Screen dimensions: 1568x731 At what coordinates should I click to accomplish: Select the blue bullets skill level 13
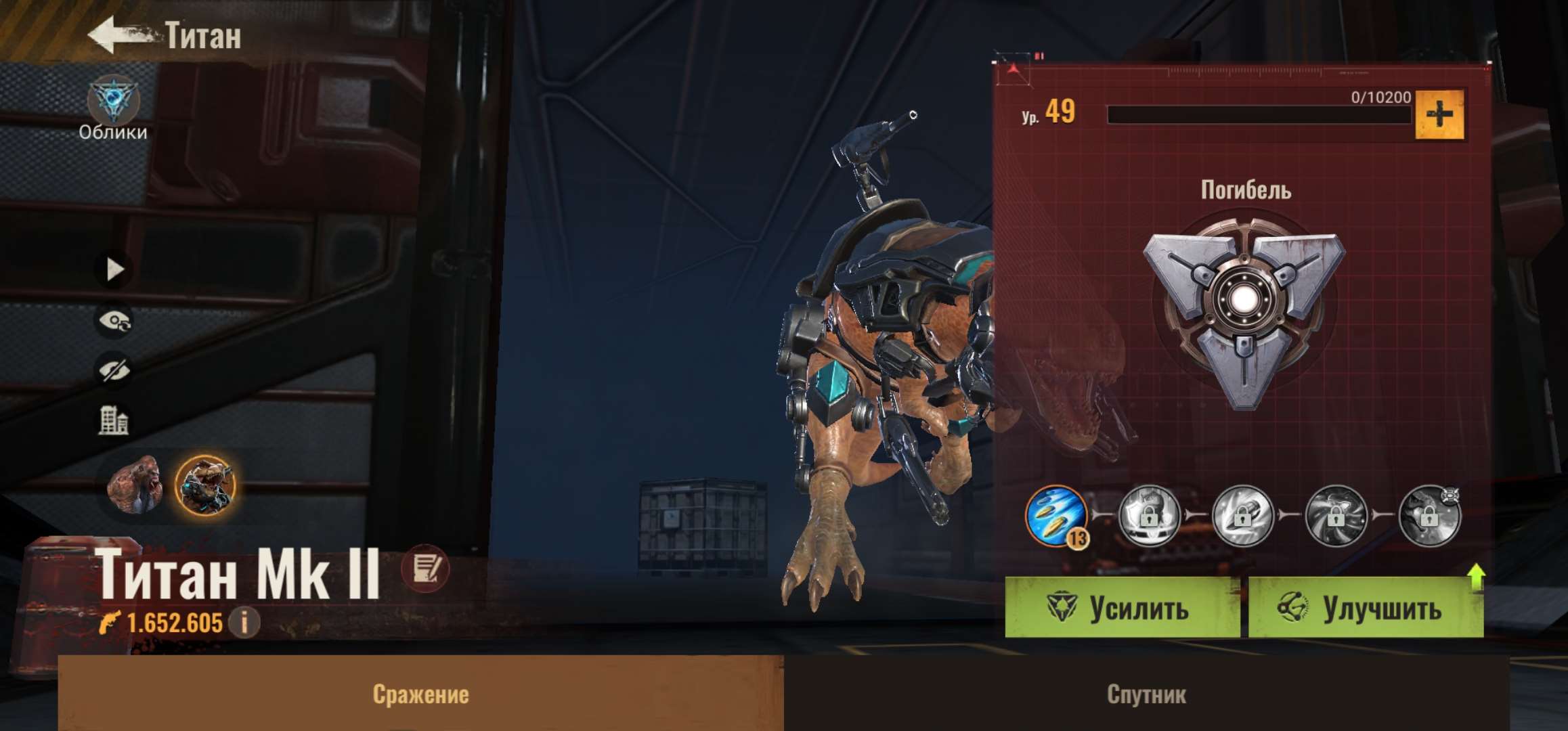click(1056, 516)
